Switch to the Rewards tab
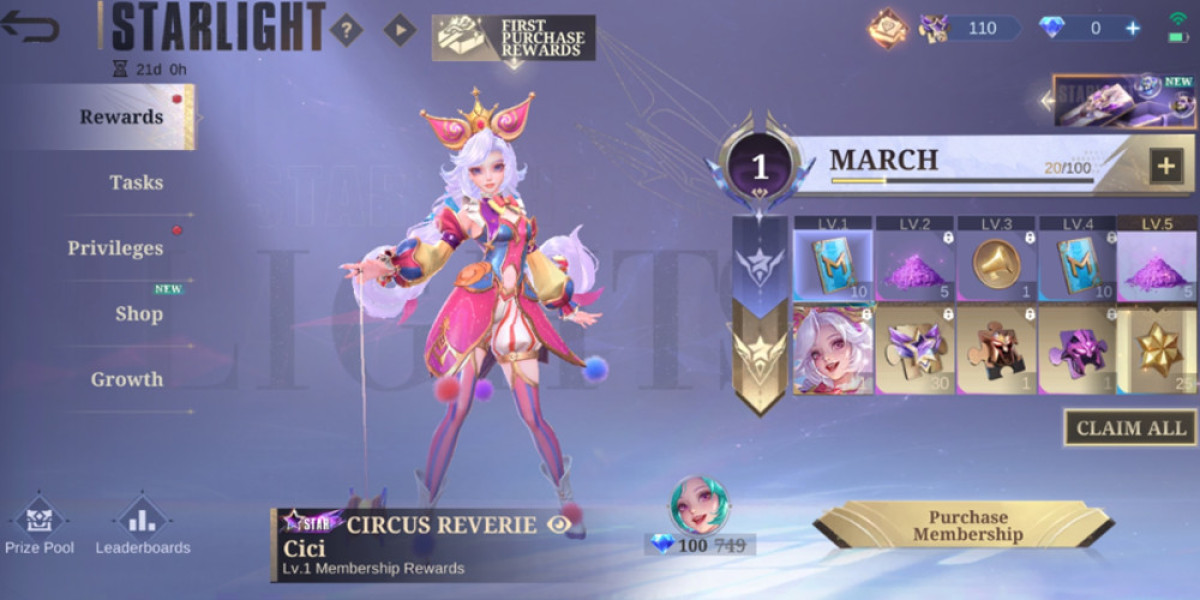The image size is (1200, 600). coord(121,117)
